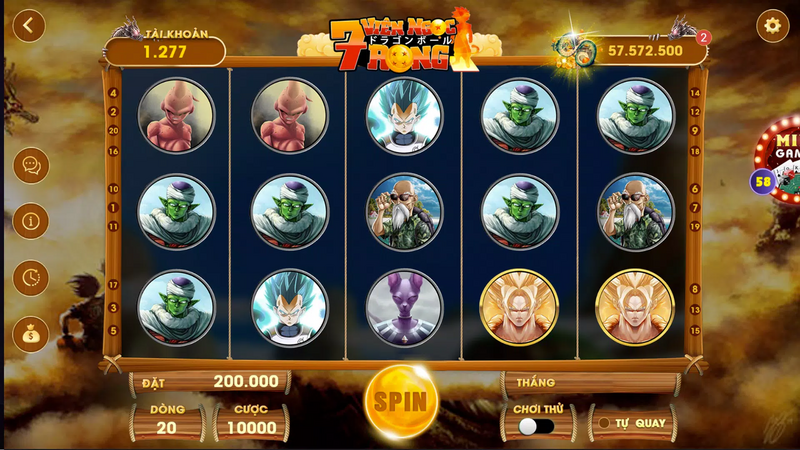The height and width of the screenshot is (450, 800).
Task: Open the jackpot dragon balls notification icon
Action: point(575,48)
